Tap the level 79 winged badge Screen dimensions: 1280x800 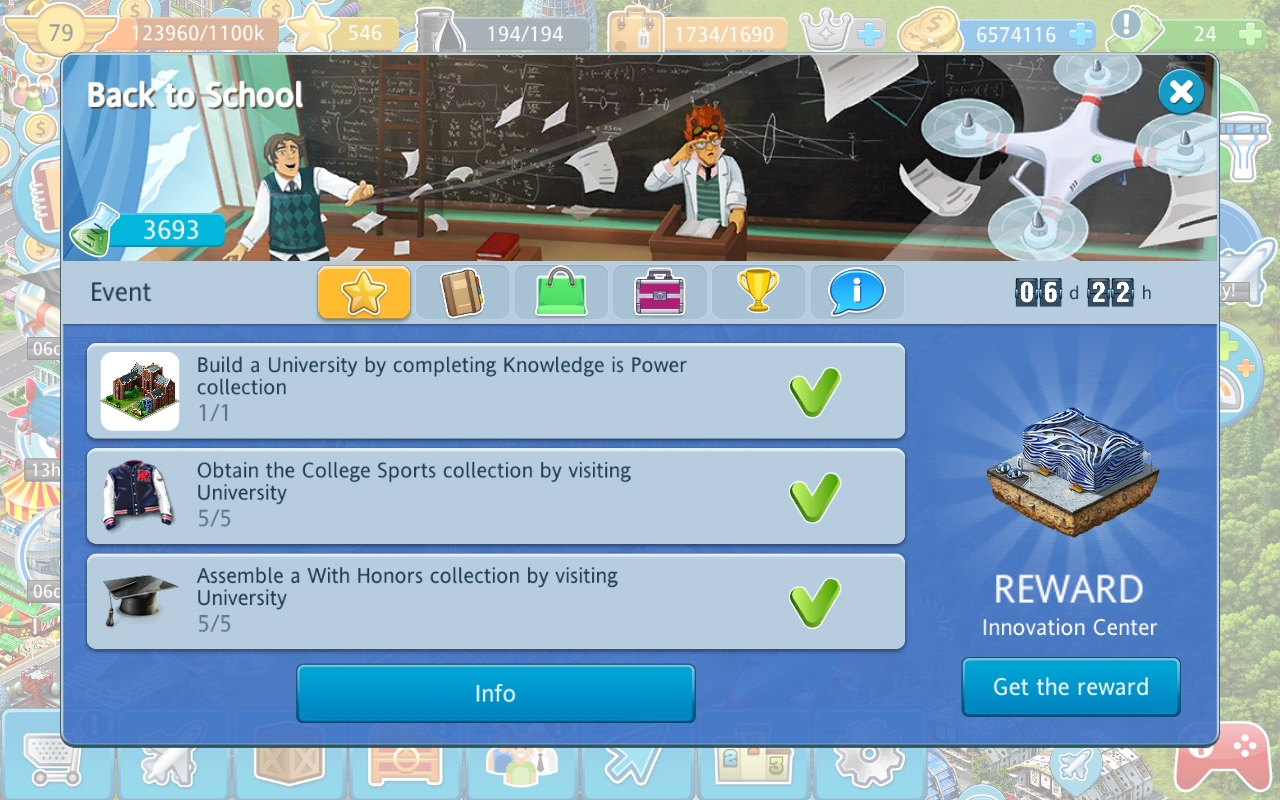61,32
